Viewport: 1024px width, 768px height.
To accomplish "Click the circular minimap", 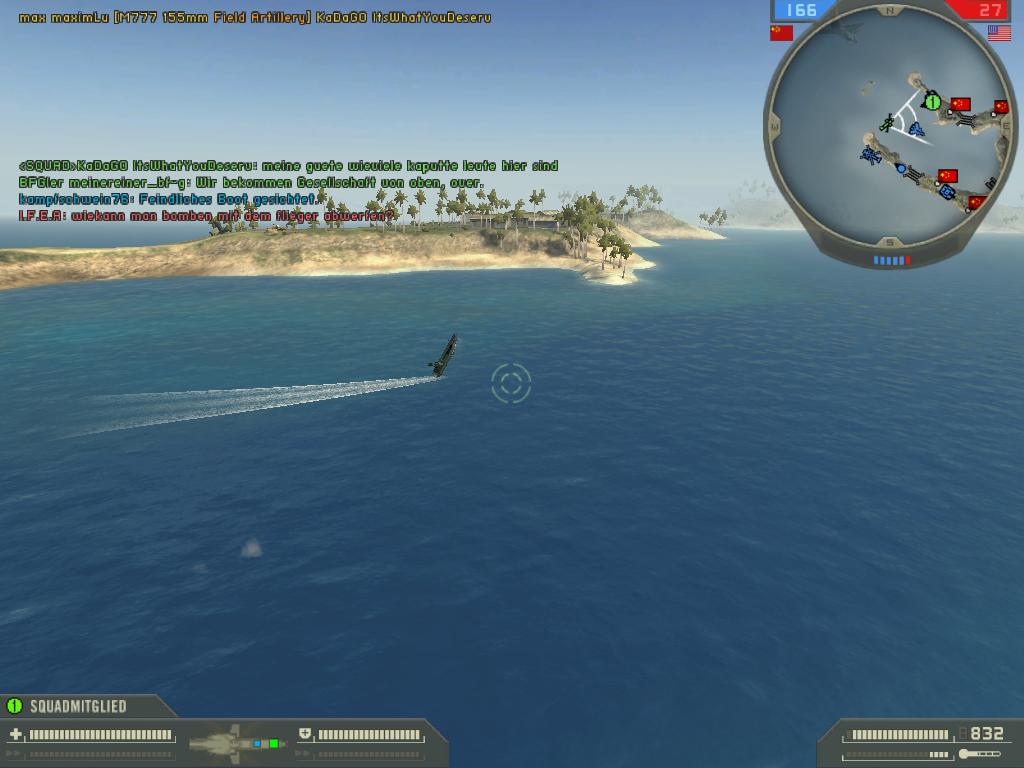I will (x=890, y=135).
